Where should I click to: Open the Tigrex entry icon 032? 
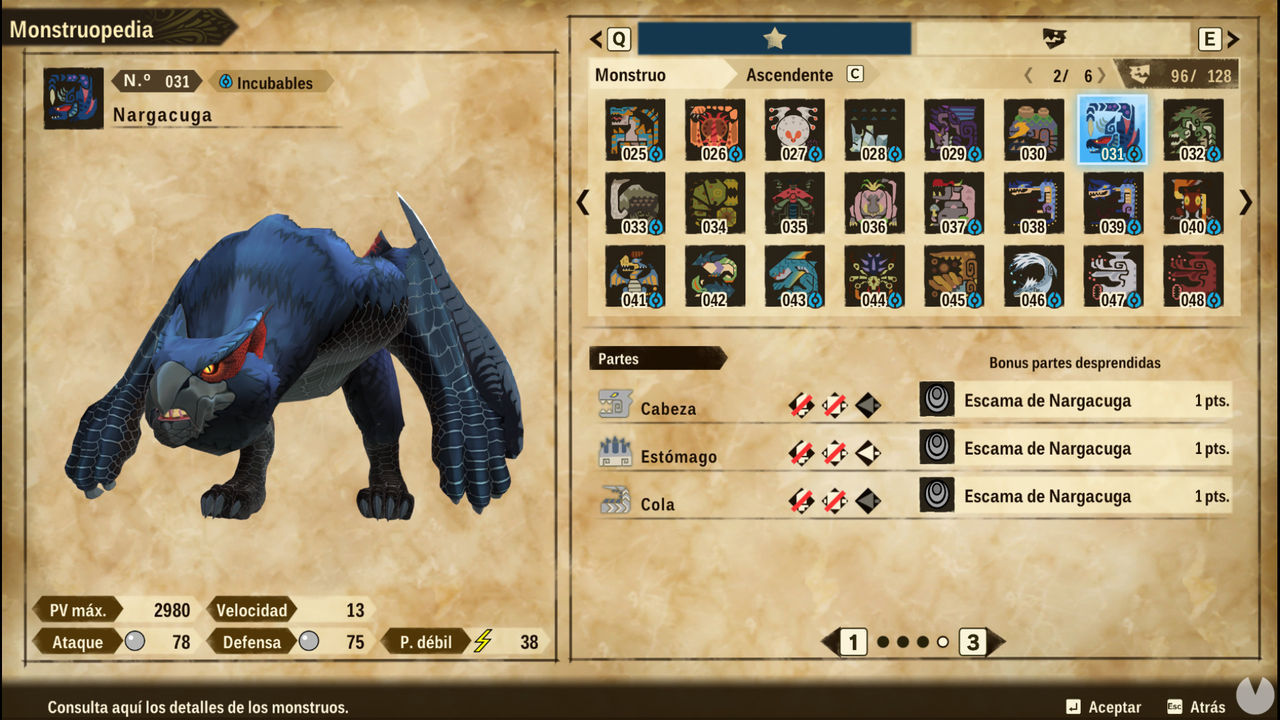[1191, 130]
